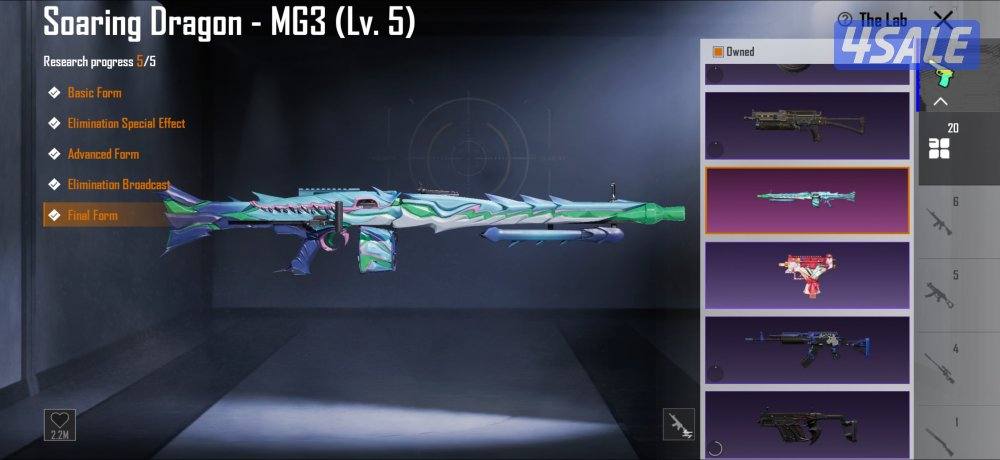
Task: Collapse category list with the up arrow
Action: (x=940, y=102)
